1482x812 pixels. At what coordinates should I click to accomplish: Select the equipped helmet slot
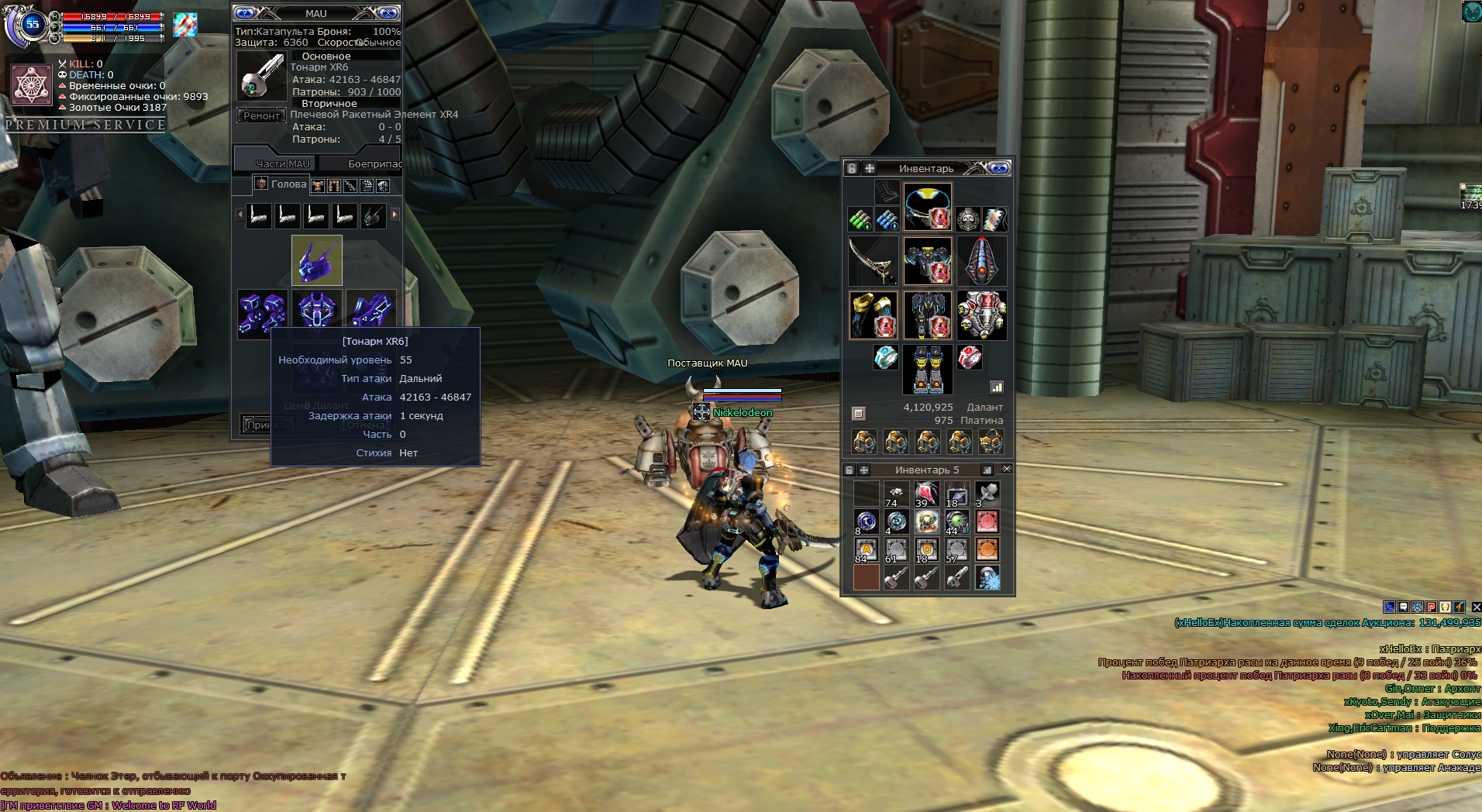[x=928, y=207]
